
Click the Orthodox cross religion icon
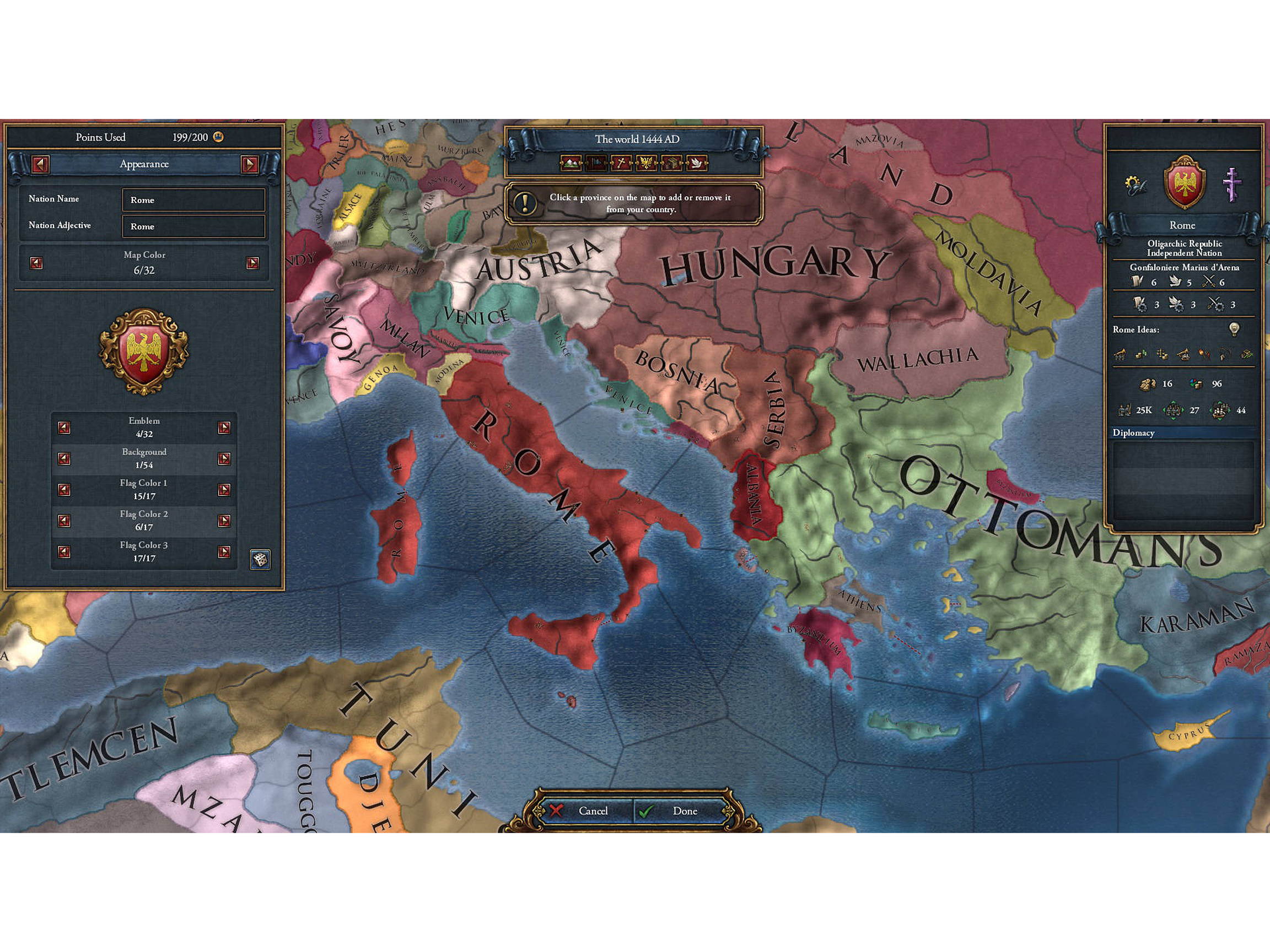pos(1231,184)
